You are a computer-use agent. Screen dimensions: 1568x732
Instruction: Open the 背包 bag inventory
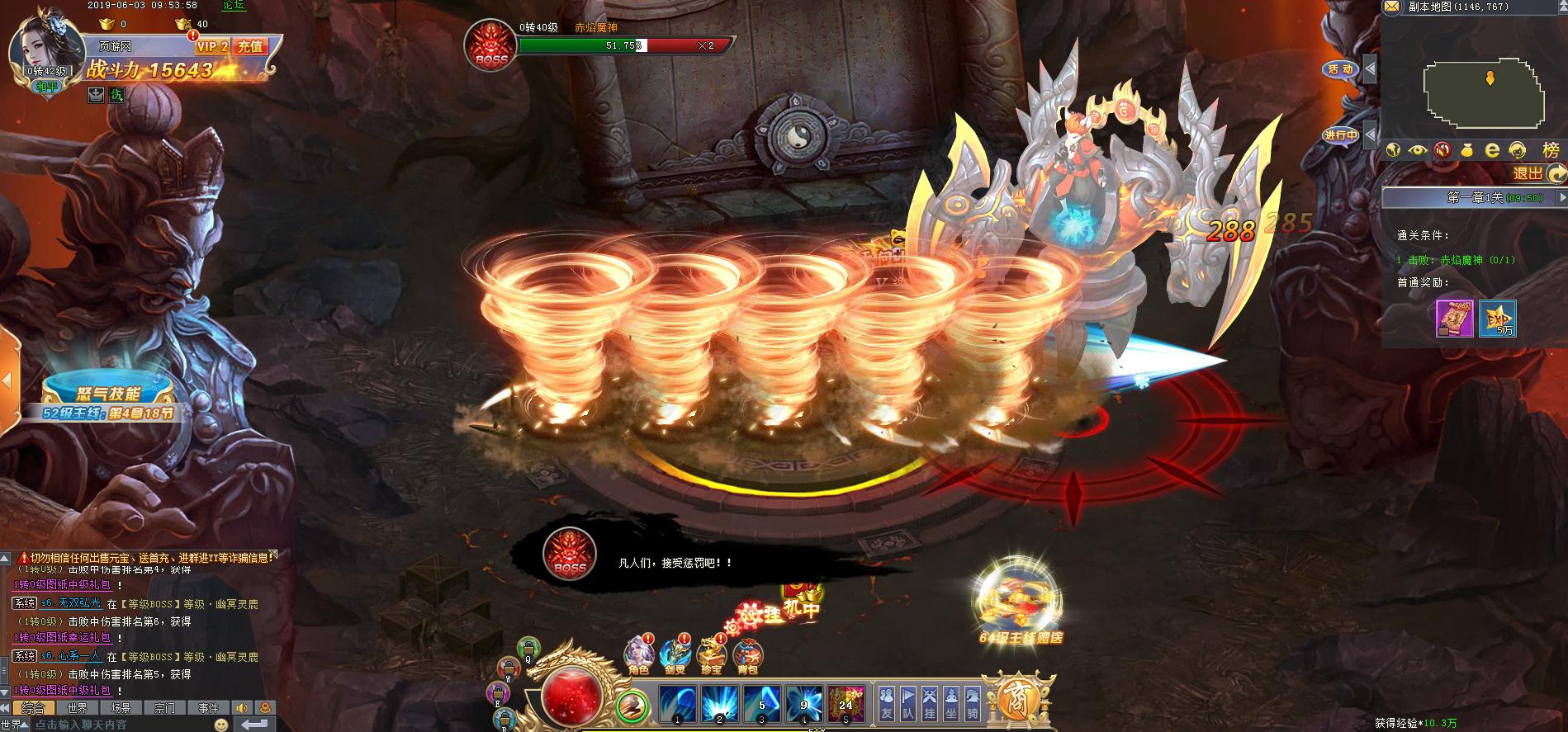[x=747, y=657]
